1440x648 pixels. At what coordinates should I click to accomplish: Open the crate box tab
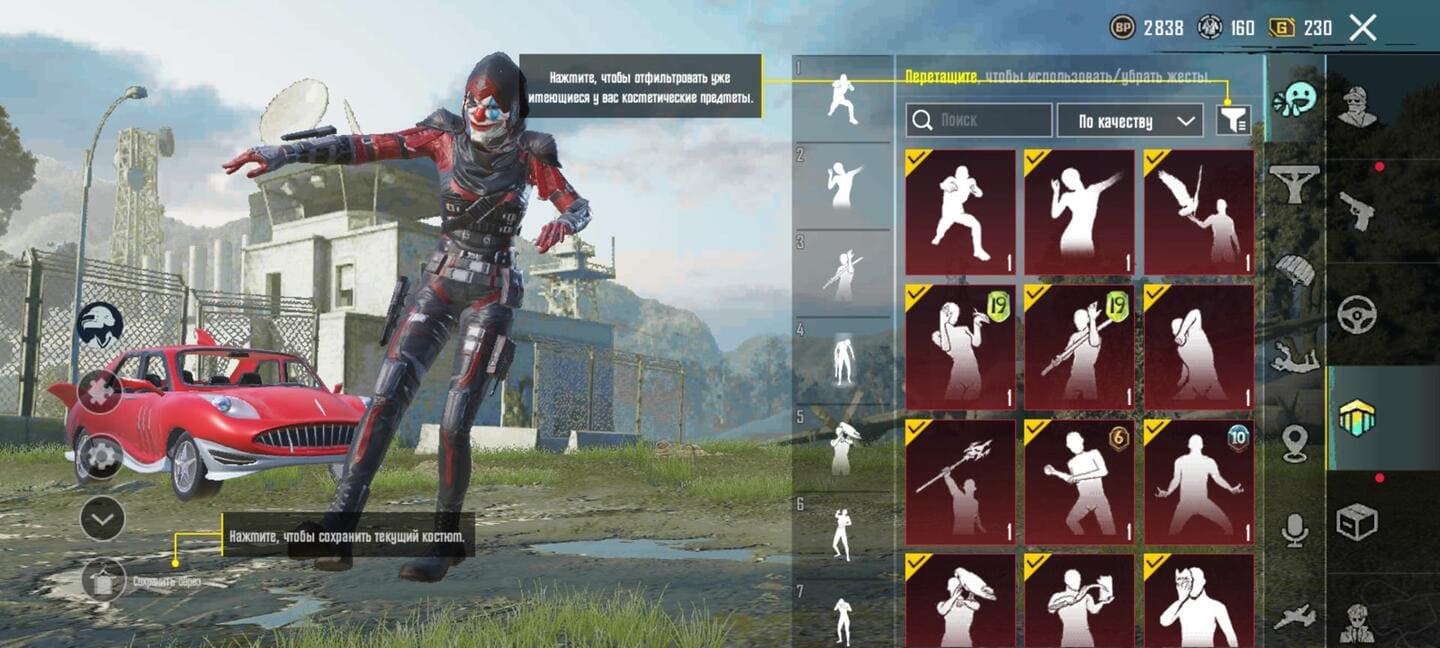(x=1357, y=521)
